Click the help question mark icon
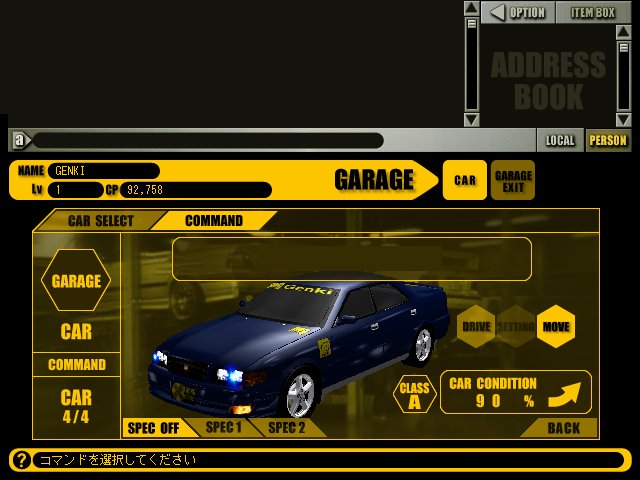Viewport: 640px width, 480px height. tap(20, 460)
